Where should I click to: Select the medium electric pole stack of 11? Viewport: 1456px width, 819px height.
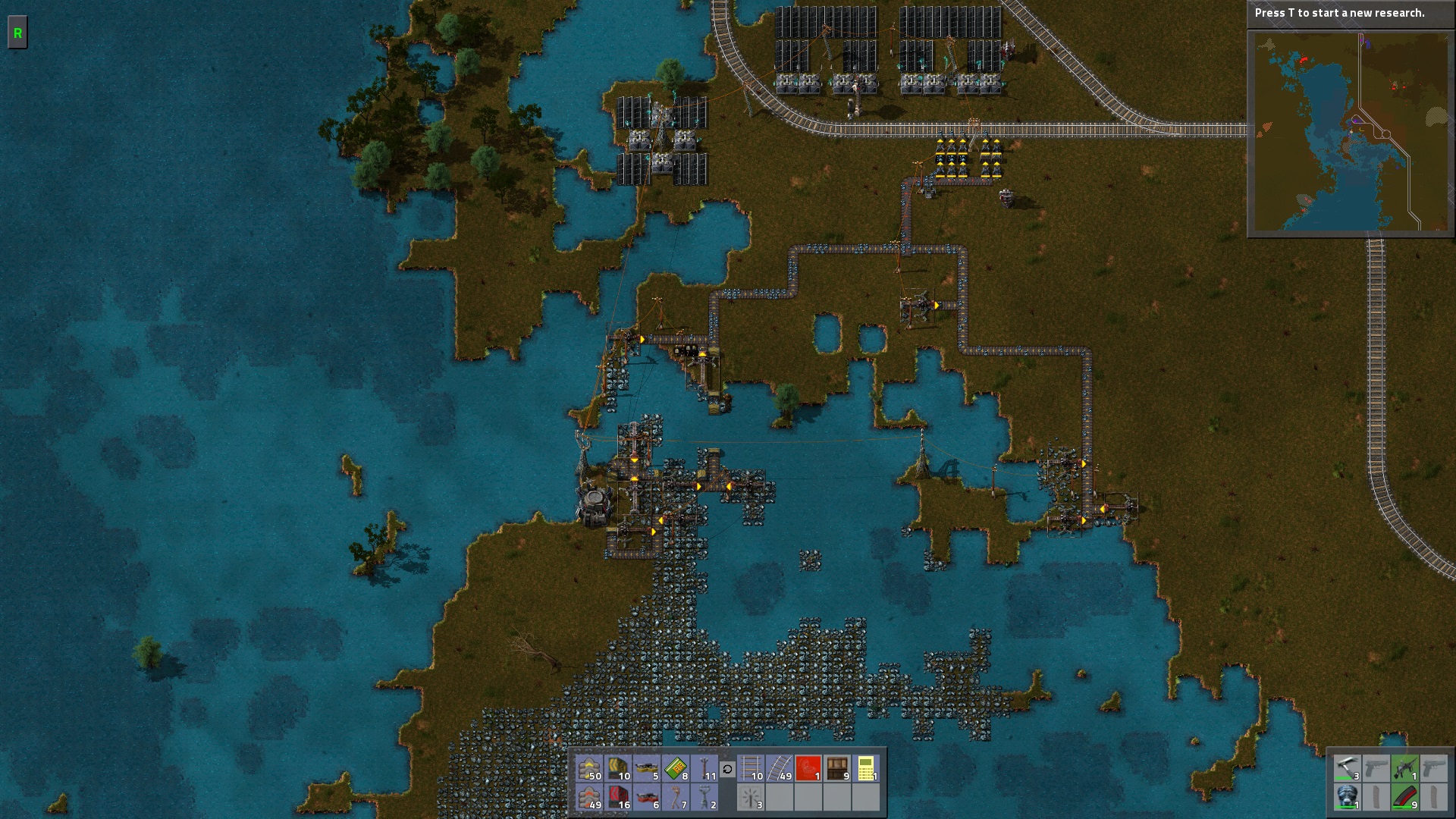pos(705,769)
